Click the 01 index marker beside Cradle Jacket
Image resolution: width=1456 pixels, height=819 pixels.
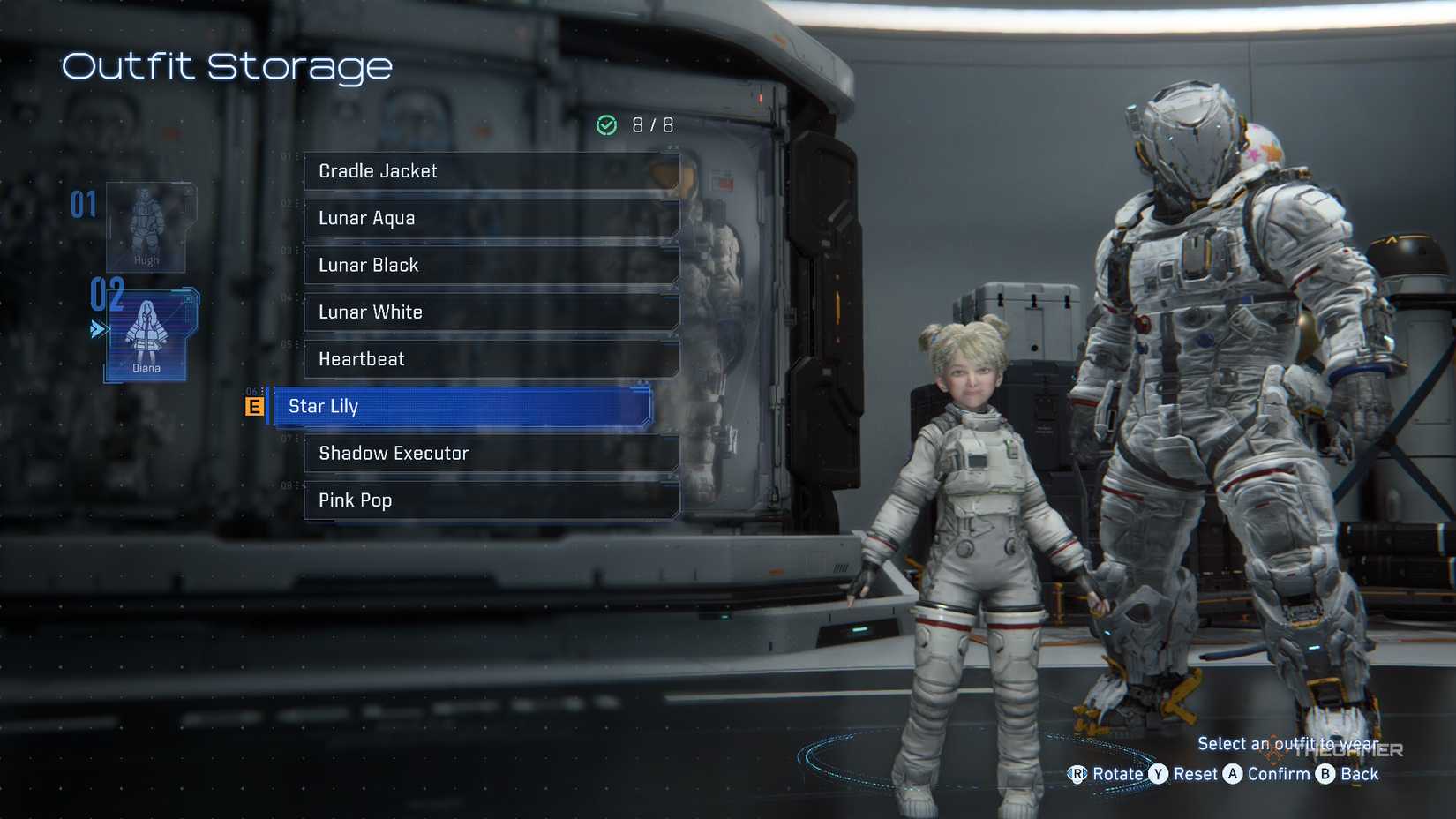tap(283, 157)
